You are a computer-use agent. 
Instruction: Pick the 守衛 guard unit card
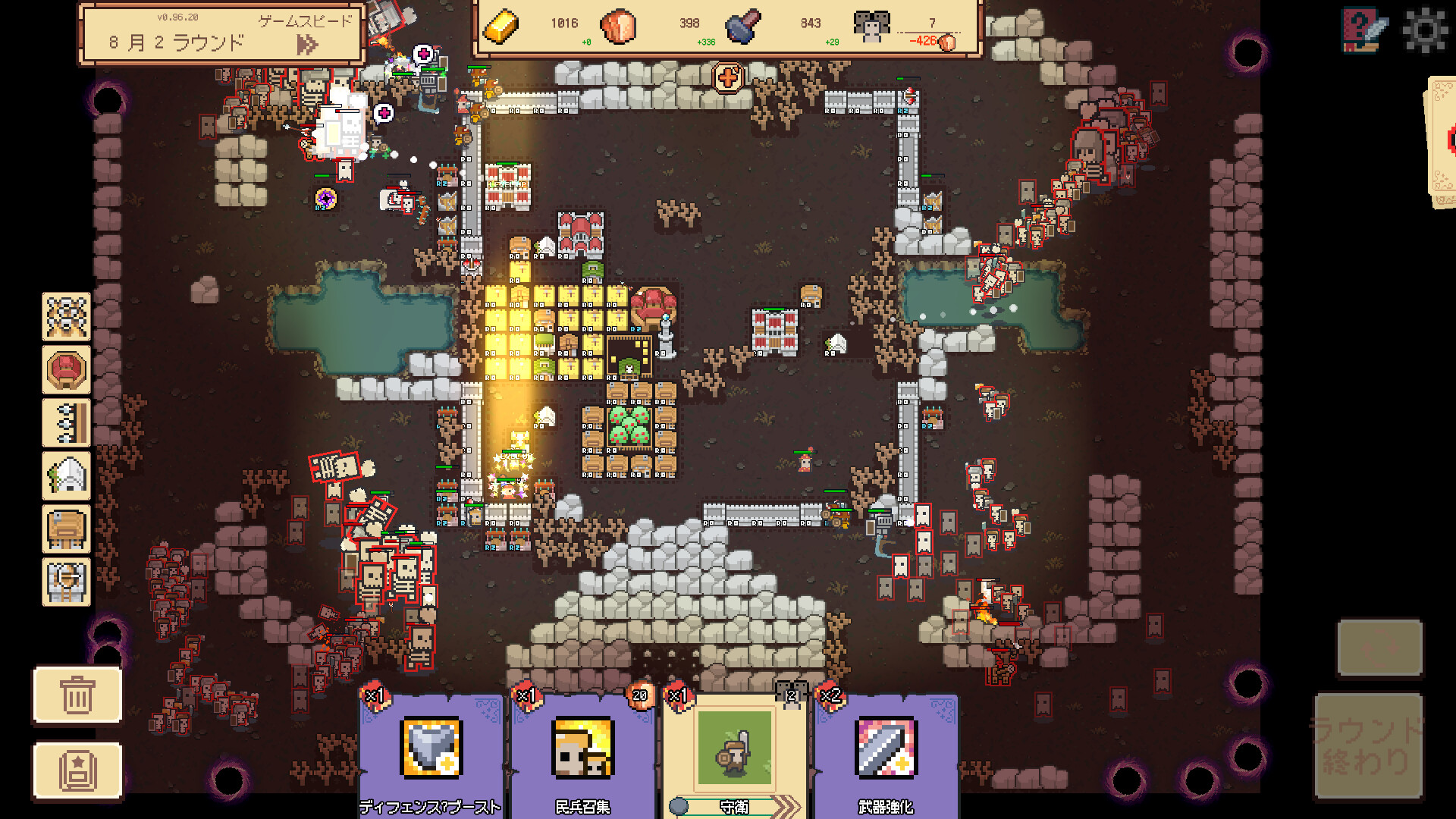coord(734,752)
